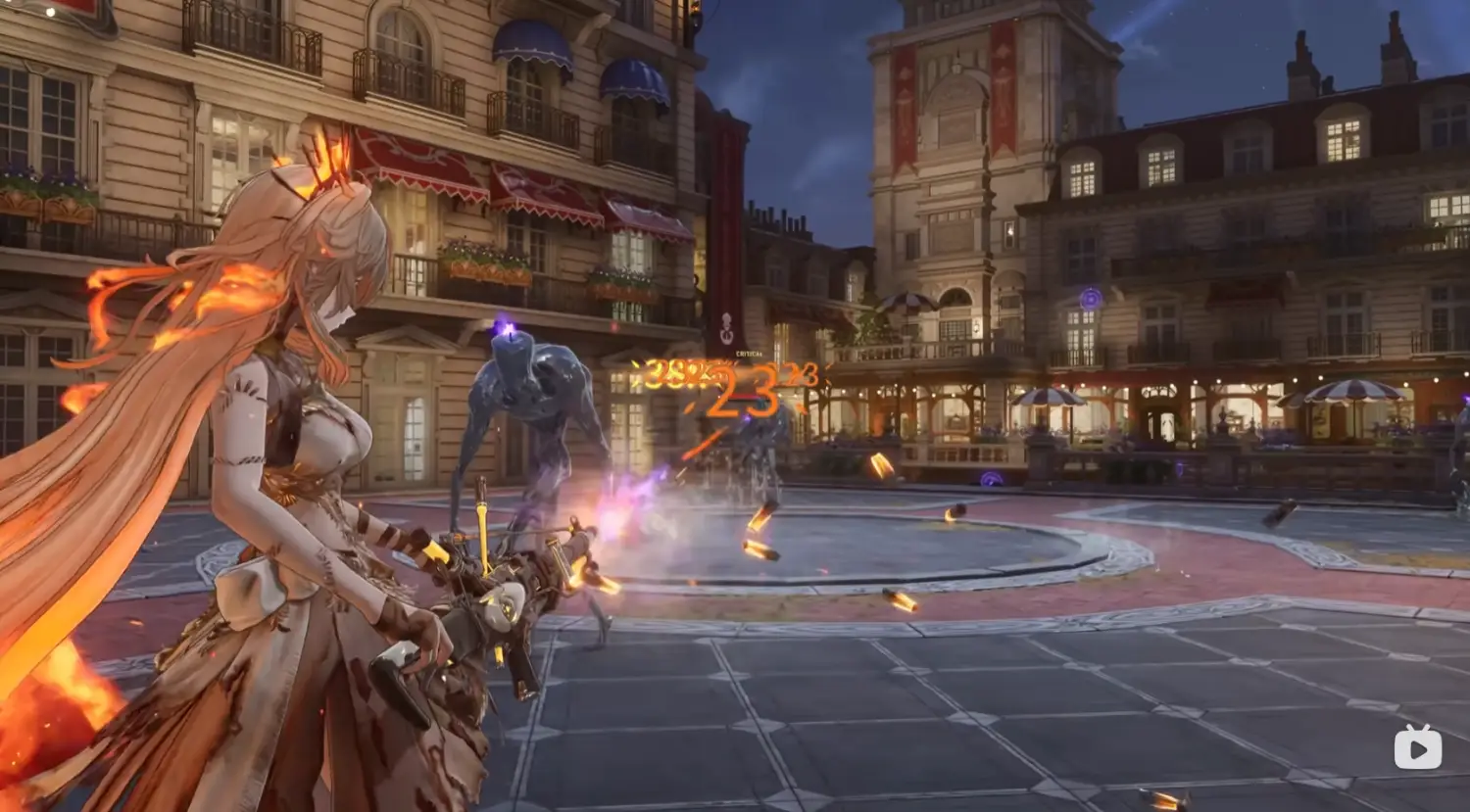The width and height of the screenshot is (1470, 812).
Task: Click the TV-shaped video play logo
Action: (1417, 747)
